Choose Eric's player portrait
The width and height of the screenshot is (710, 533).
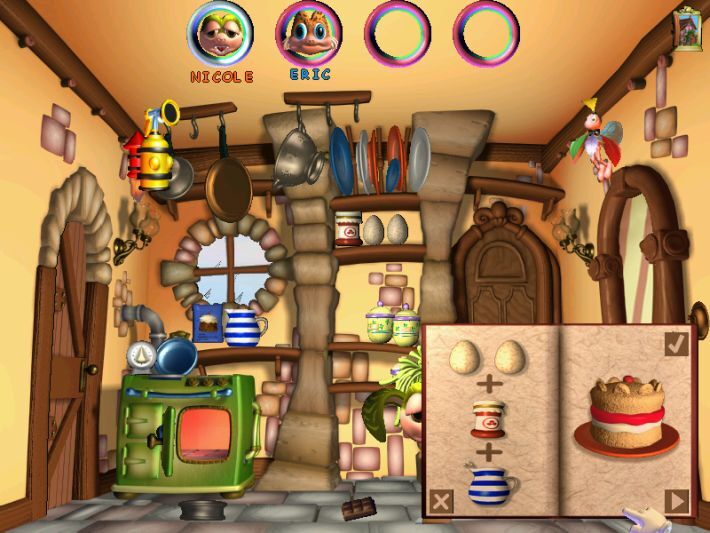(308, 33)
